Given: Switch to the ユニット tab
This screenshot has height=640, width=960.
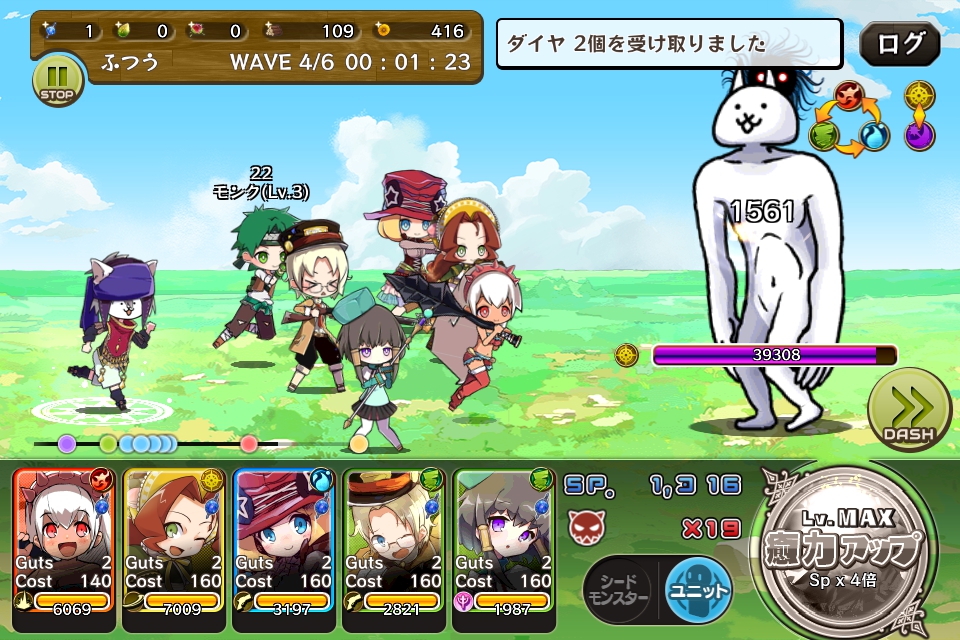Looking at the screenshot, I should (x=698, y=590).
